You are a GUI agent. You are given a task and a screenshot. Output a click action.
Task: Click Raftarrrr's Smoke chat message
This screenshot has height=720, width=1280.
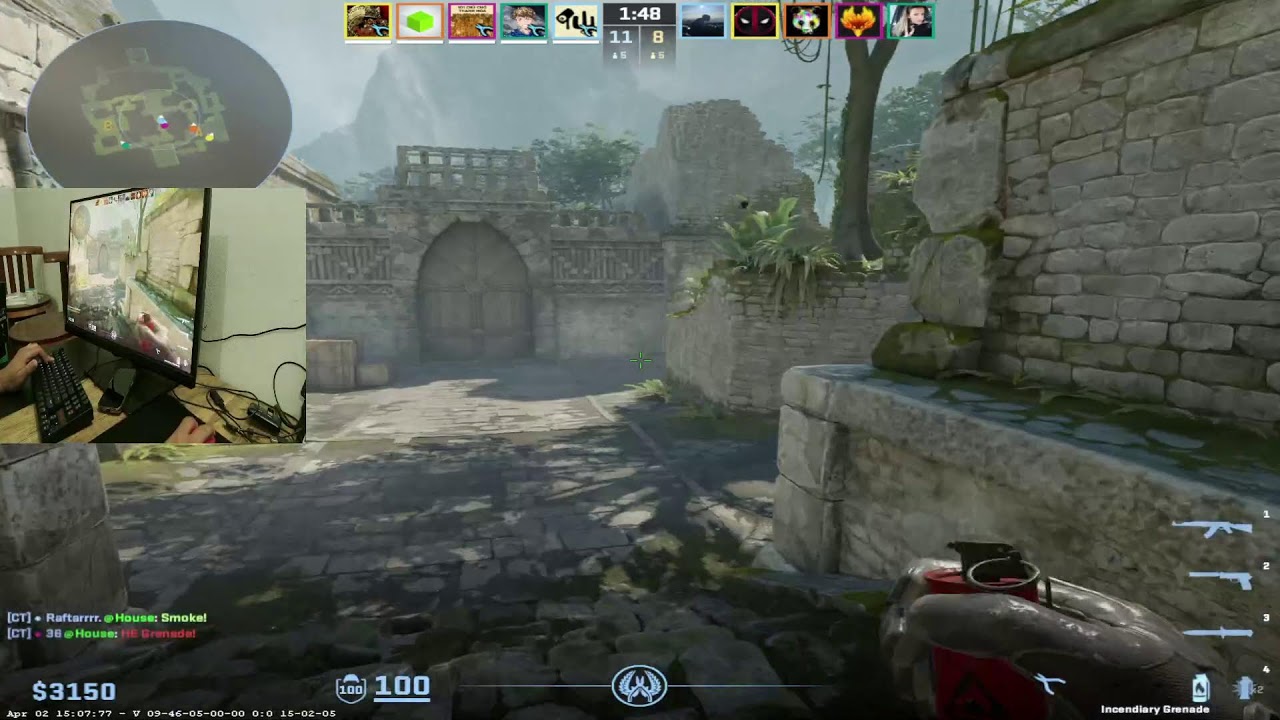(x=108, y=618)
